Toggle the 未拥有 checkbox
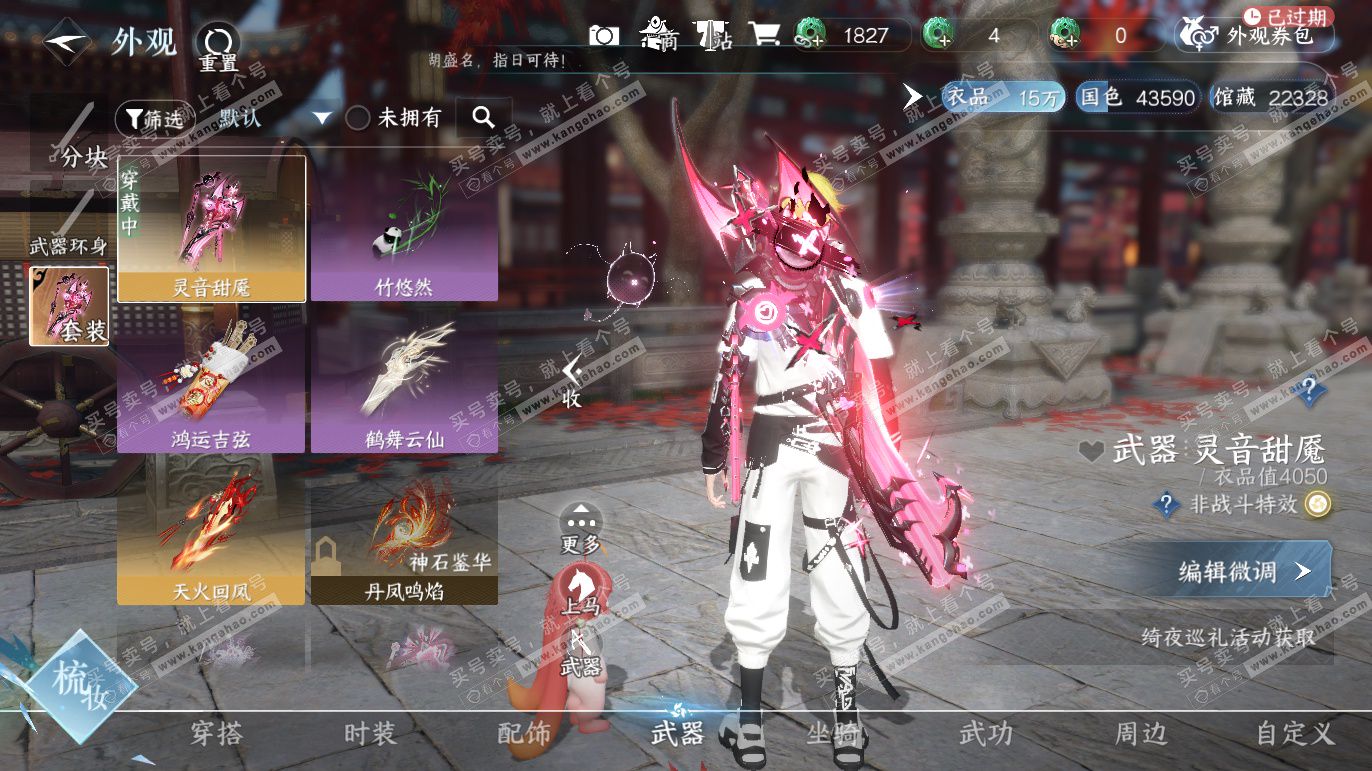Screen dimensions: 1372x771 click(358, 118)
